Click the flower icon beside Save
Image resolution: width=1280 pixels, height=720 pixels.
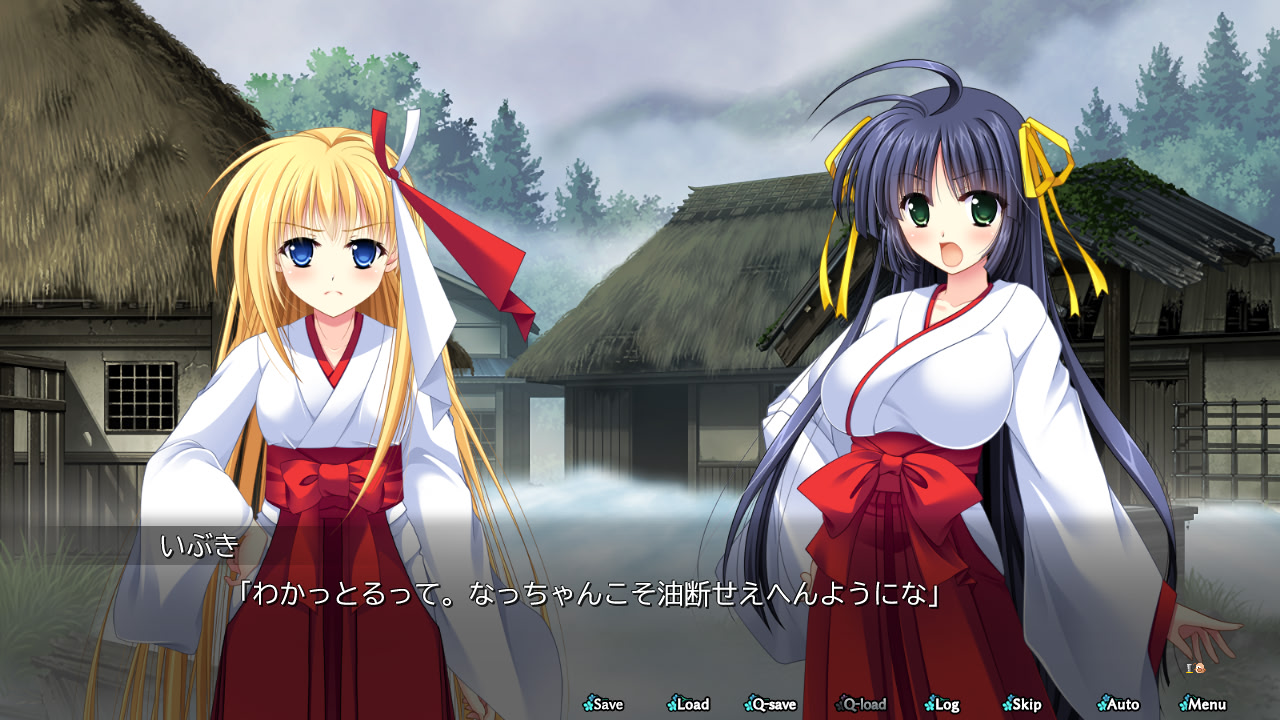click(x=589, y=704)
